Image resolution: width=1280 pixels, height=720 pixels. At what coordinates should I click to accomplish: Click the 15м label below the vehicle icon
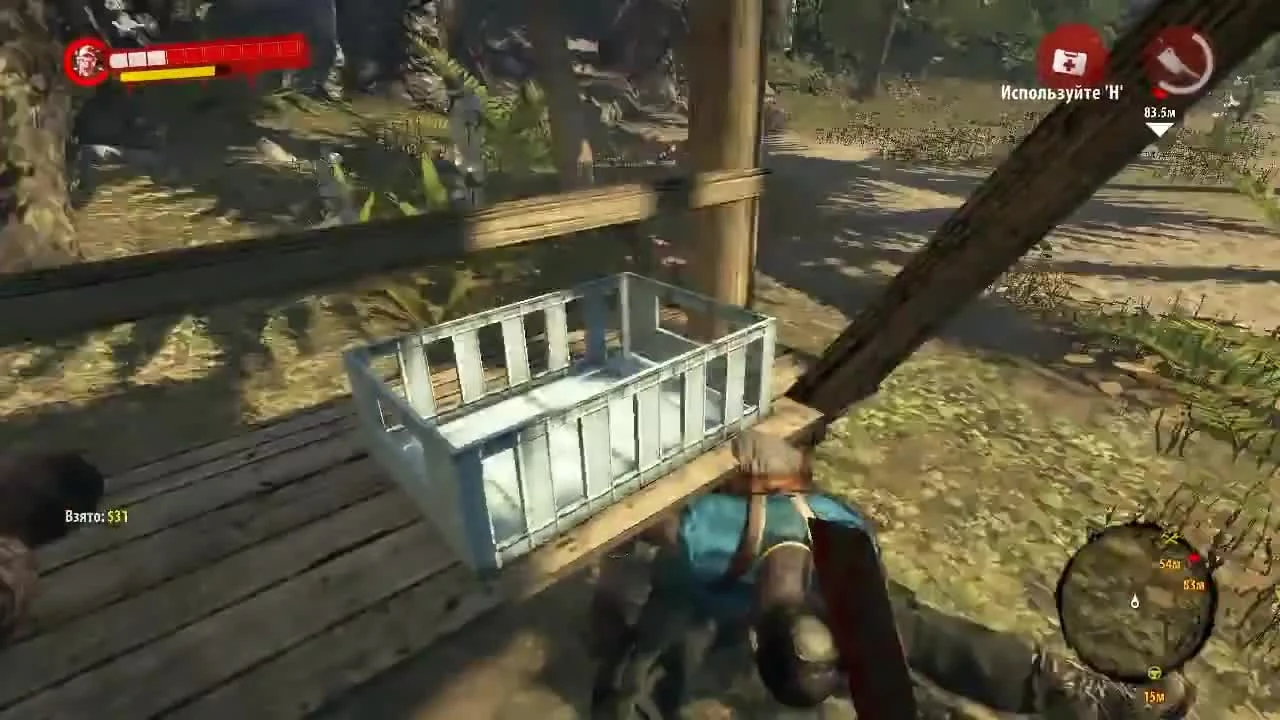[x=1154, y=695]
